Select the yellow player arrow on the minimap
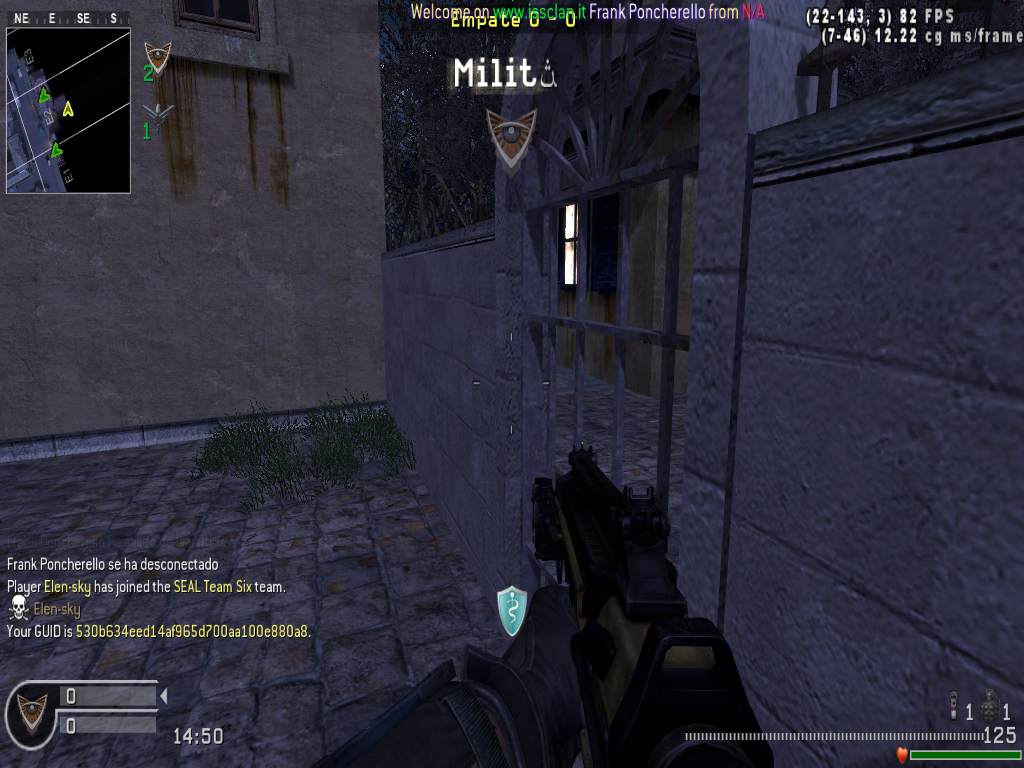This screenshot has width=1024, height=768. (x=68, y=108)
